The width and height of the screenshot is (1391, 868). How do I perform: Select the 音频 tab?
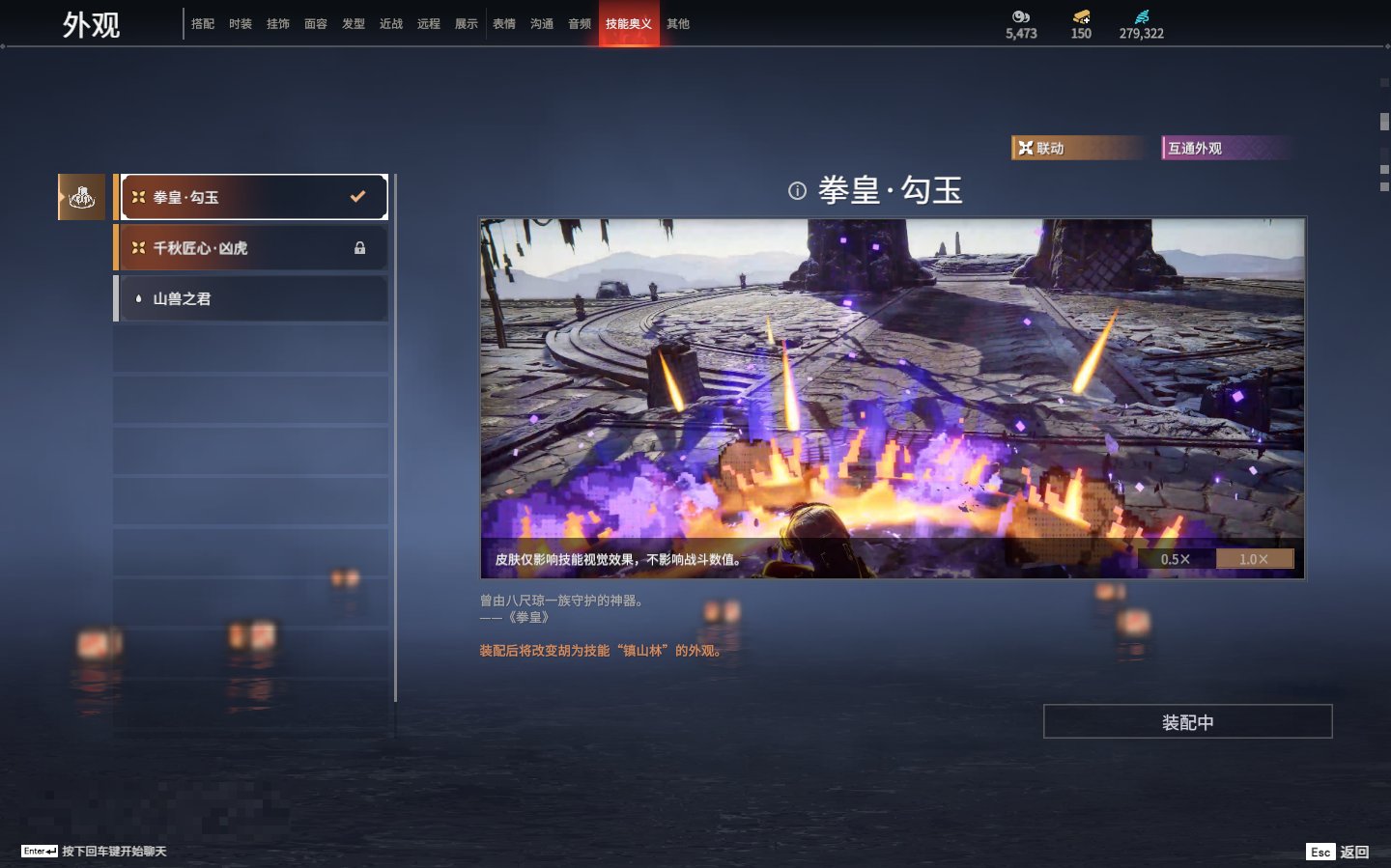(580, 24)
